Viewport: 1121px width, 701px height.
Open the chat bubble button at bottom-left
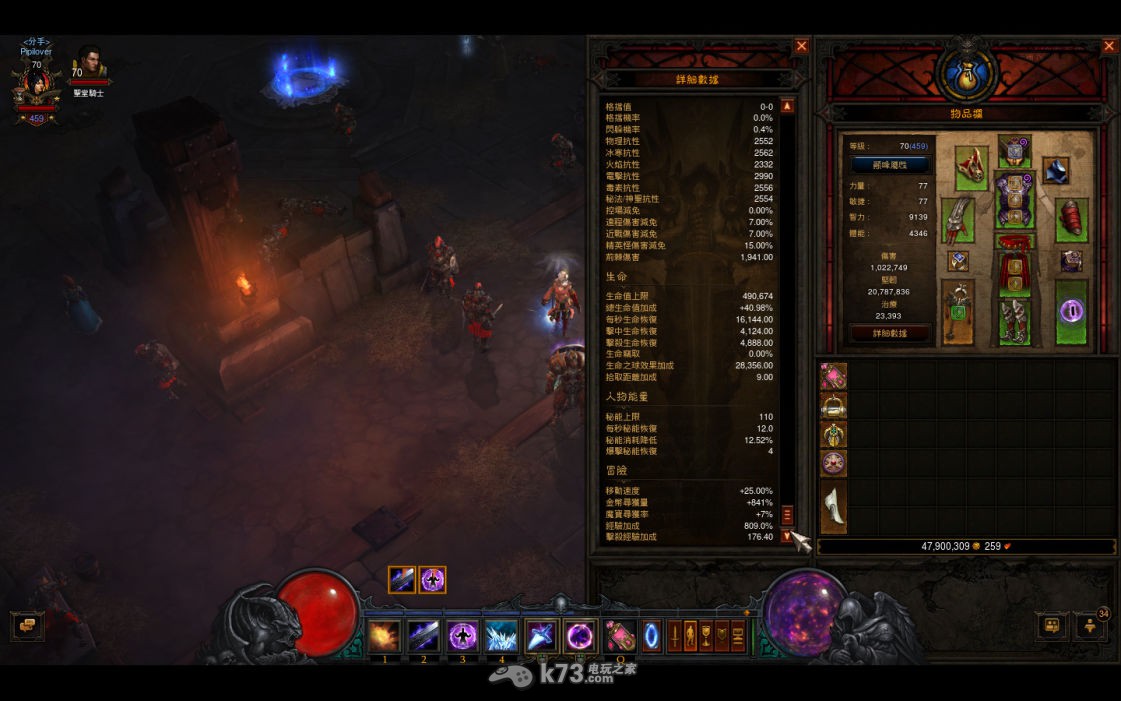(26, 626)
